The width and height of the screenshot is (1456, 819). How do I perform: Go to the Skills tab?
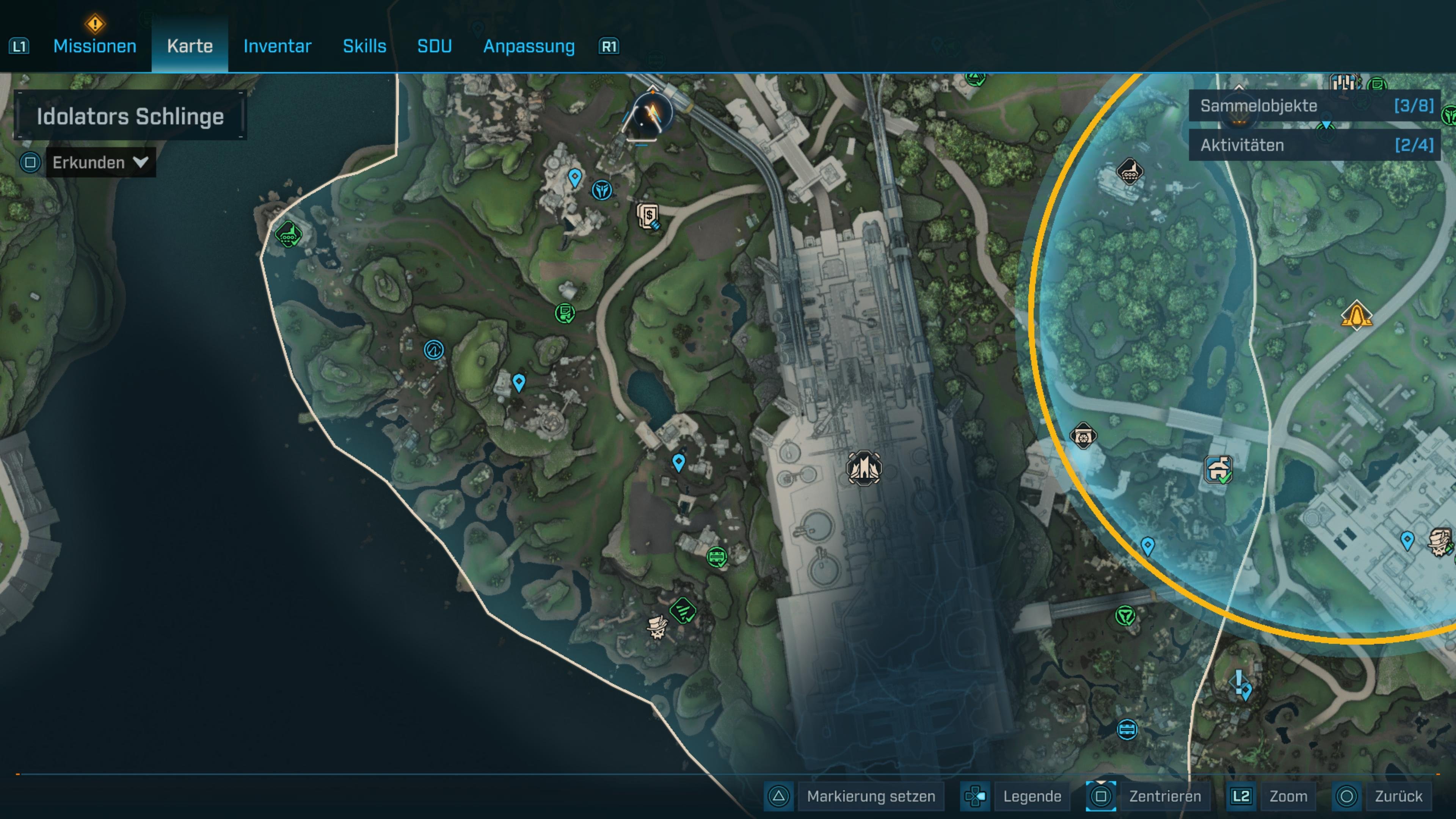pyautogui.click(x=364, y=46)
